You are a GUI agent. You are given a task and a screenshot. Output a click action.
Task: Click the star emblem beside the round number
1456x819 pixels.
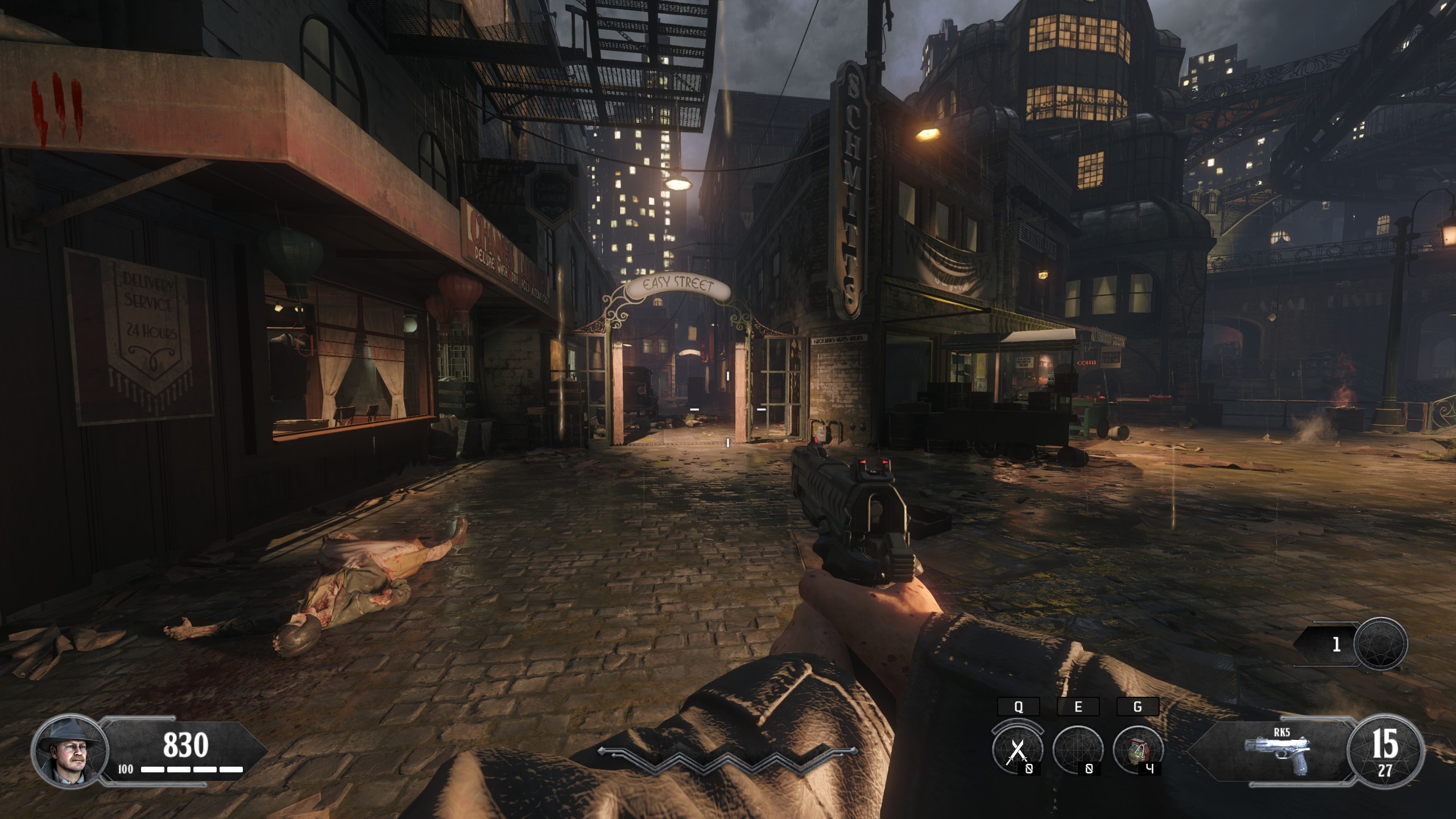pos(1380,644)
